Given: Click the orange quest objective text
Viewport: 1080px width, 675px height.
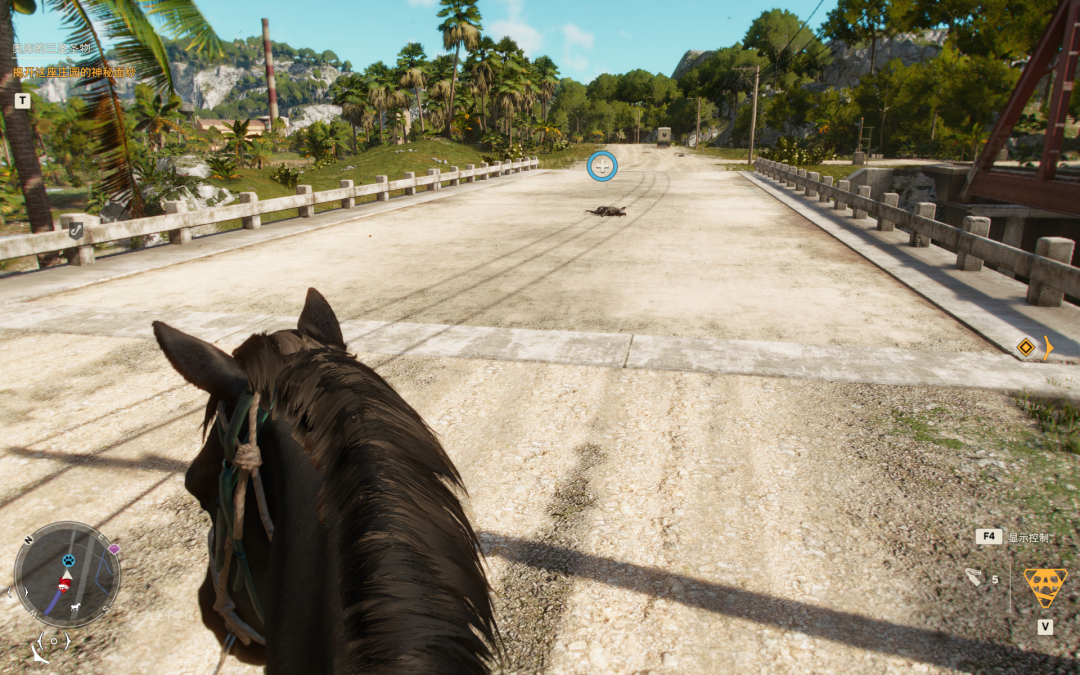Looking at the screenshot, I should click(x=74, y=72).
